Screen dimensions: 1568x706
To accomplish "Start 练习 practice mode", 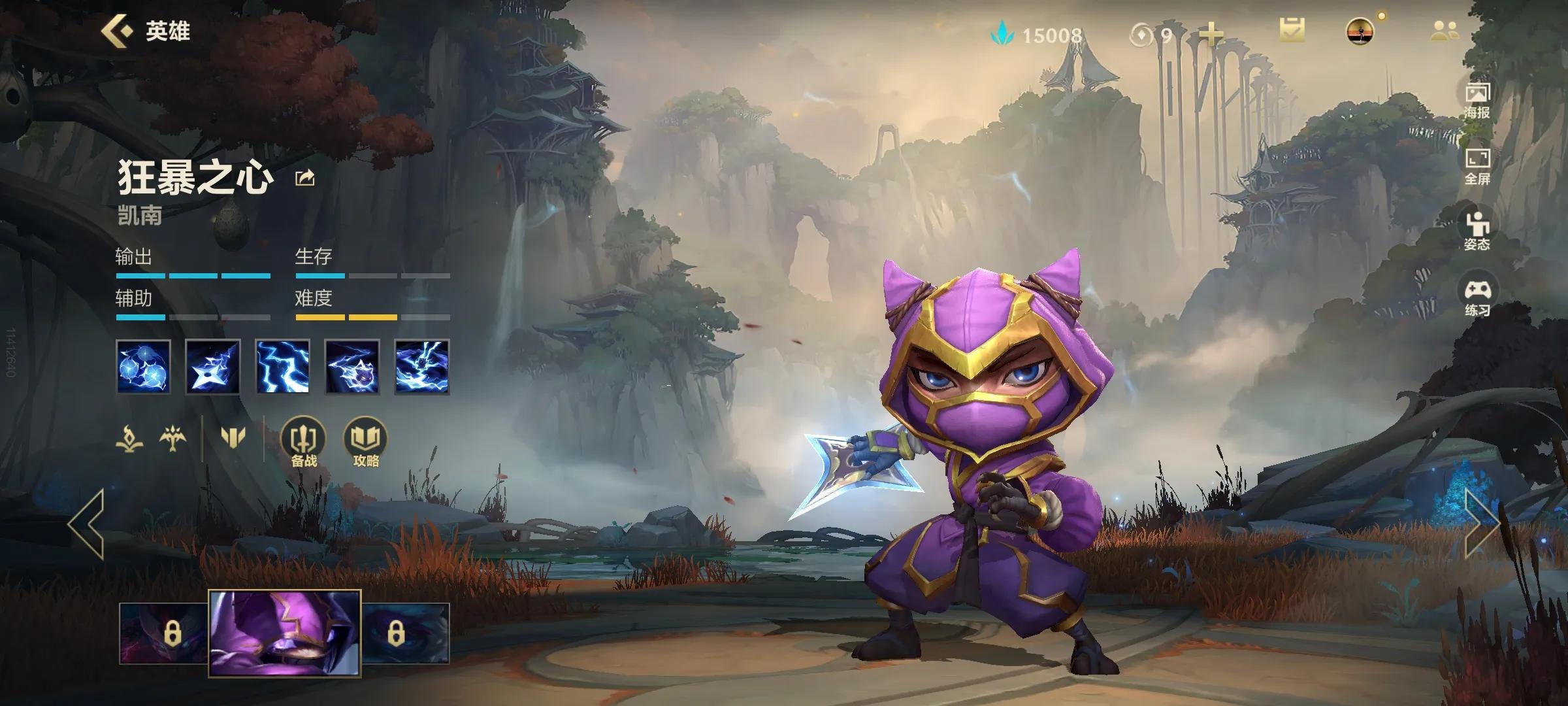I will [x=1477, y=297].
